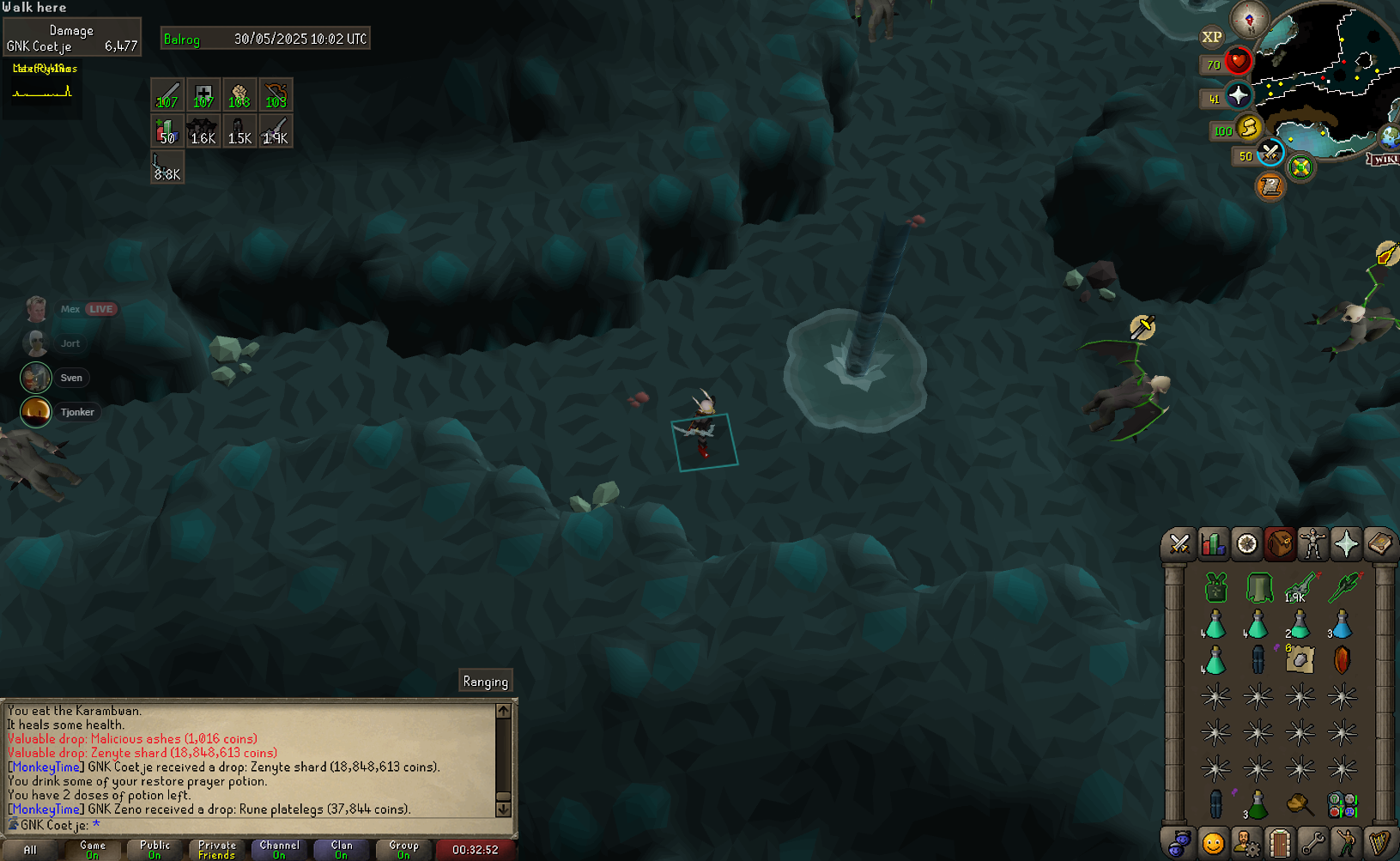The width and height of the screenshot is (1400, 861).
Task: Click the special attack orb
Action: click(x=1270, y=154)
